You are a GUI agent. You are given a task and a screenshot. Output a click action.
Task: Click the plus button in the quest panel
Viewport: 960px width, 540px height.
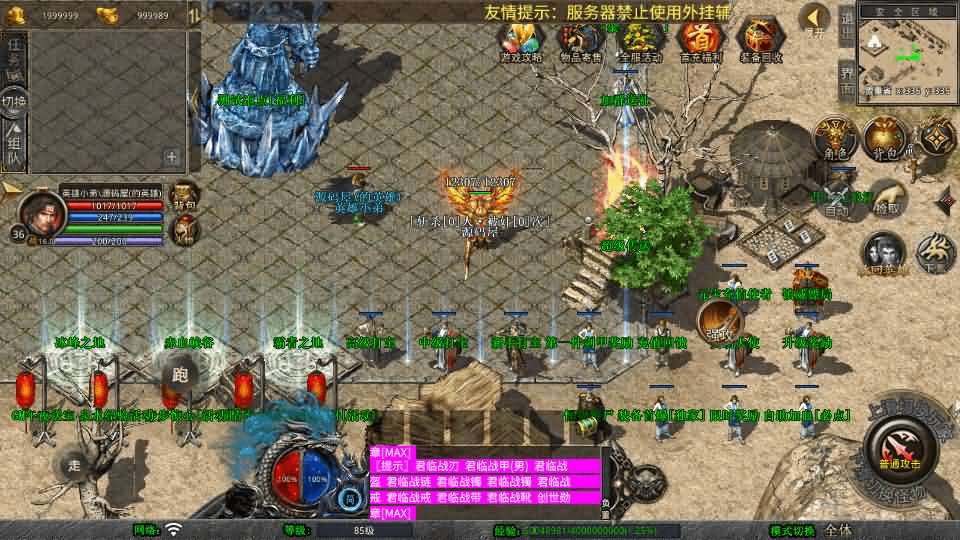click(172, 157)
